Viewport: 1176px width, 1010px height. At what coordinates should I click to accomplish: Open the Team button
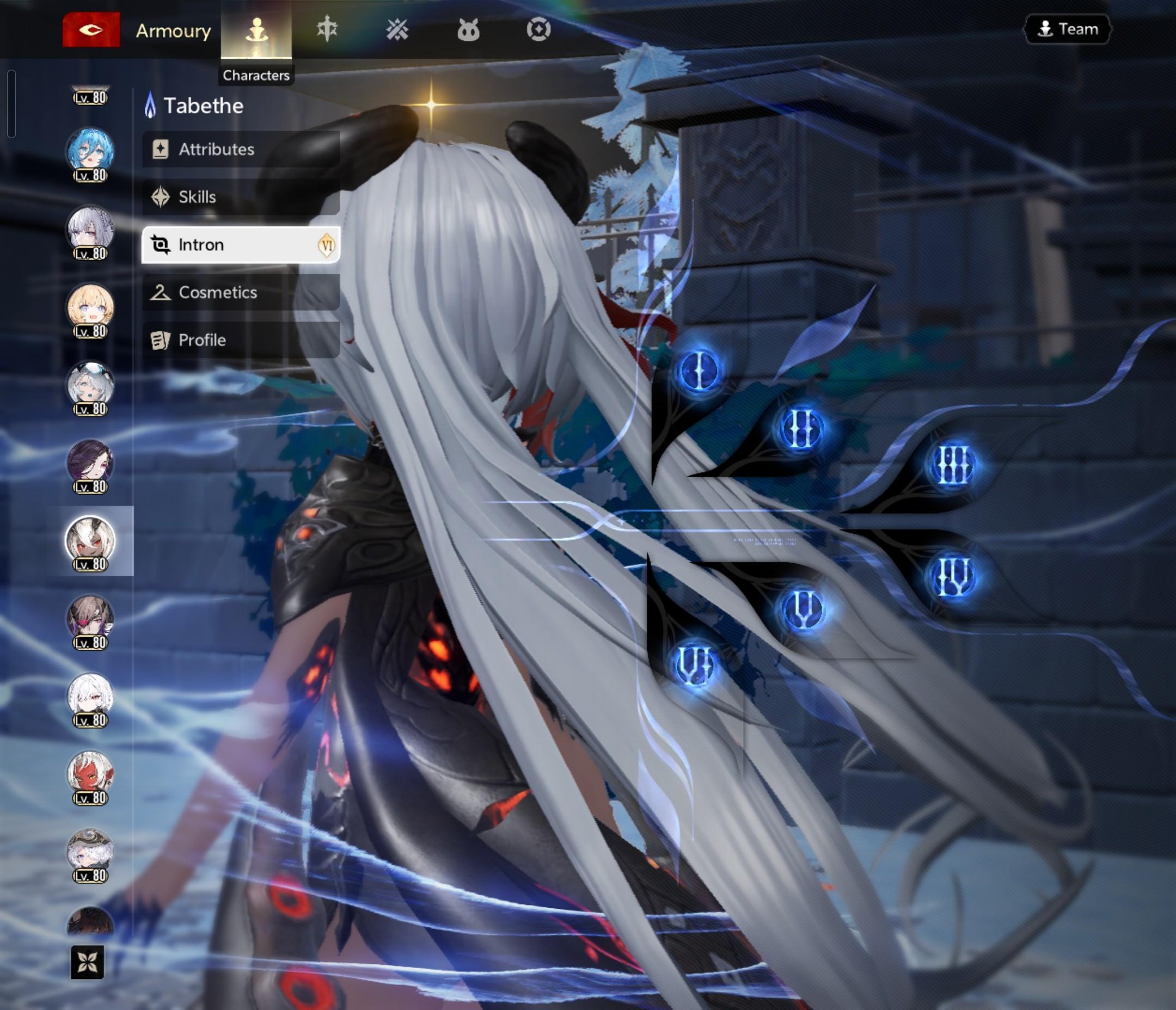point(1067,29)
